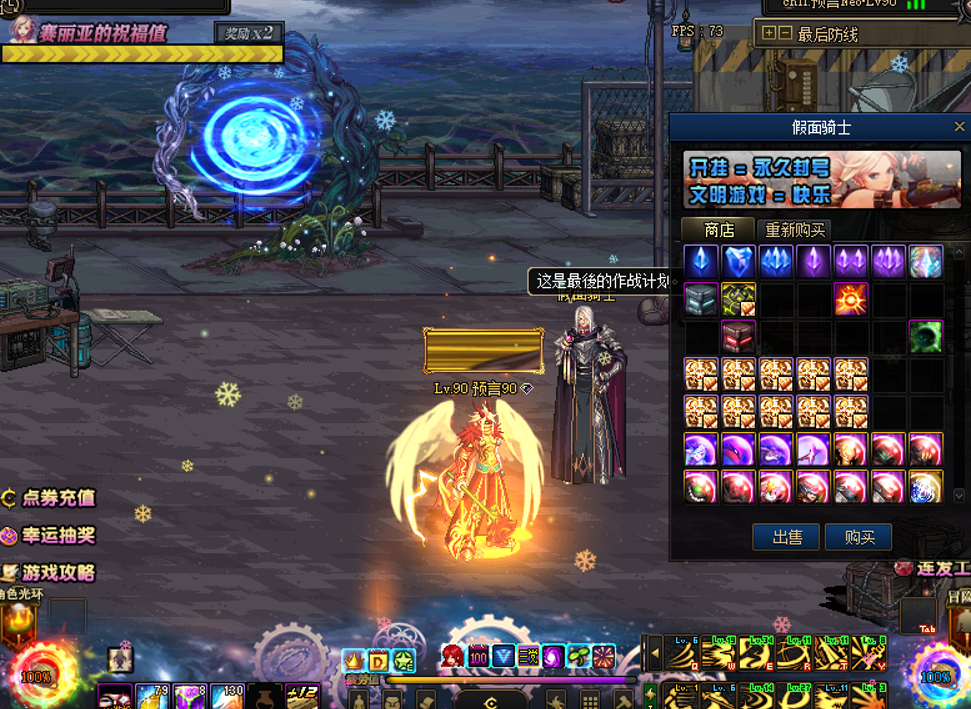Open the 幸运抽奖 lucky draw
The width and height of the screenshot is (971, 709).
(x=50, y=535)
